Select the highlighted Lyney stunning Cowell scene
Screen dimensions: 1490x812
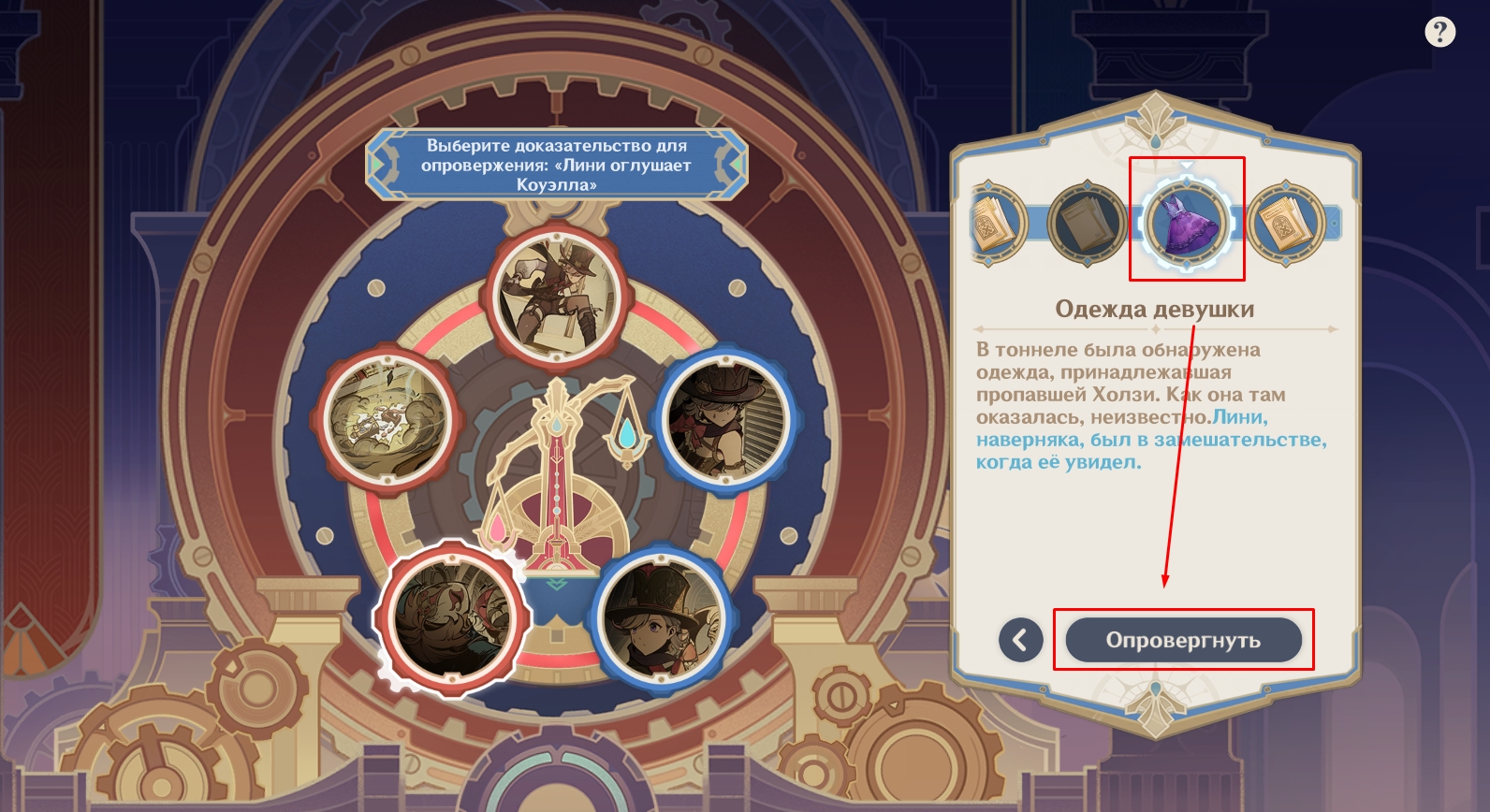453,616
